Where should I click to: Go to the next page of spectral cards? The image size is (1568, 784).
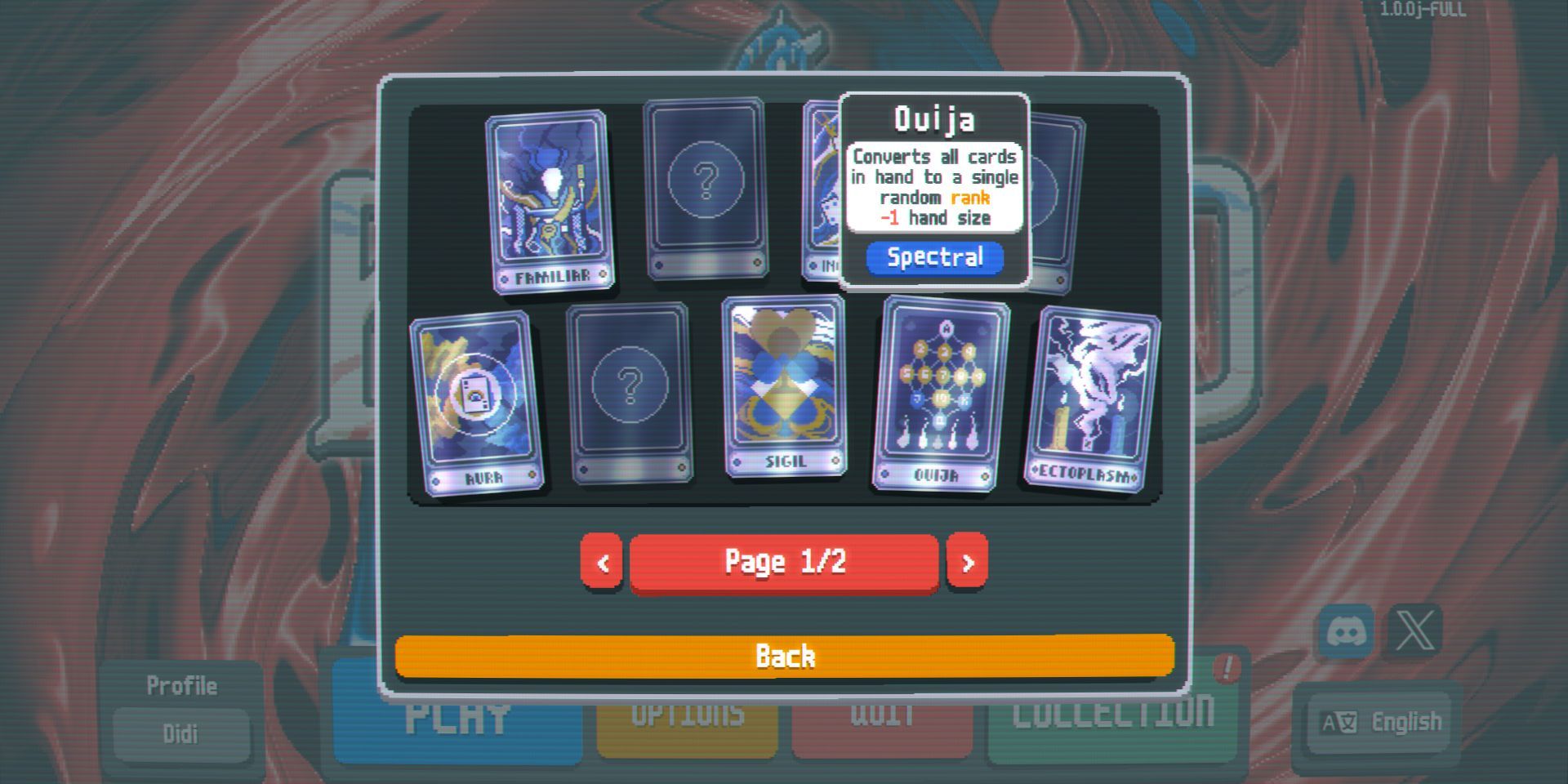(968, 562)
